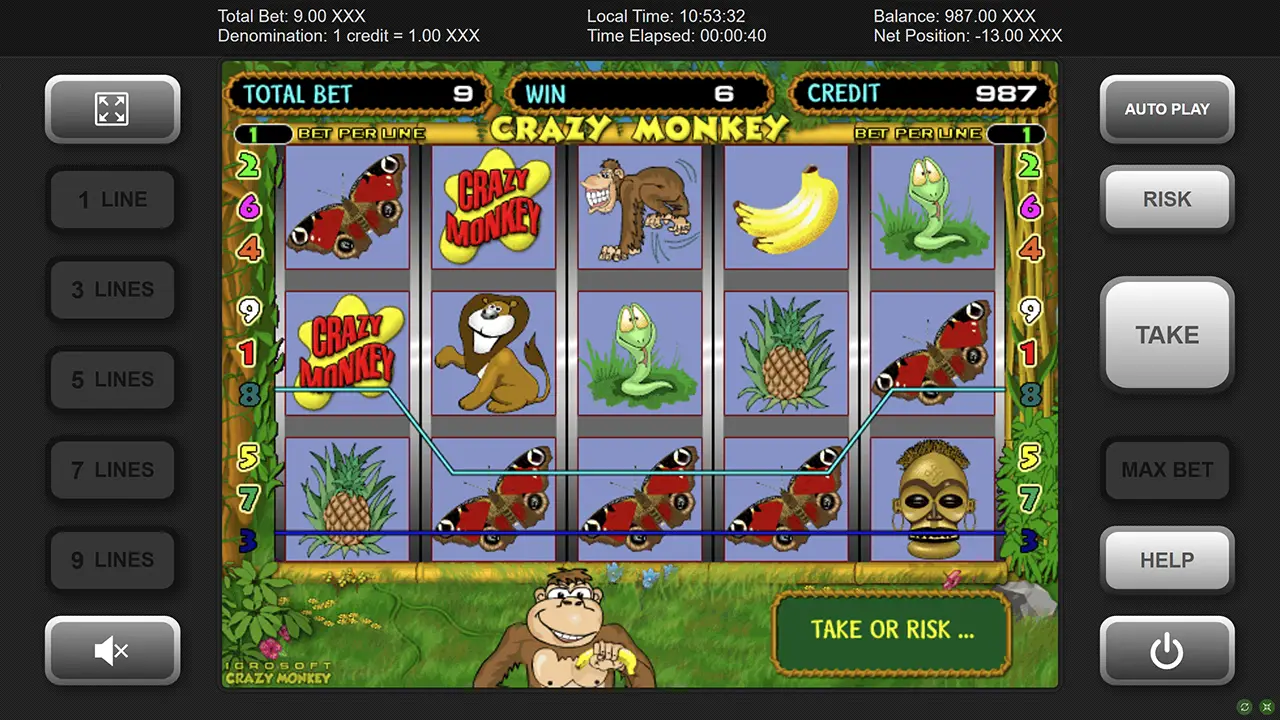1280x720 pixels.
Task: Select 1 LINE betting
Action: (112, 199)
